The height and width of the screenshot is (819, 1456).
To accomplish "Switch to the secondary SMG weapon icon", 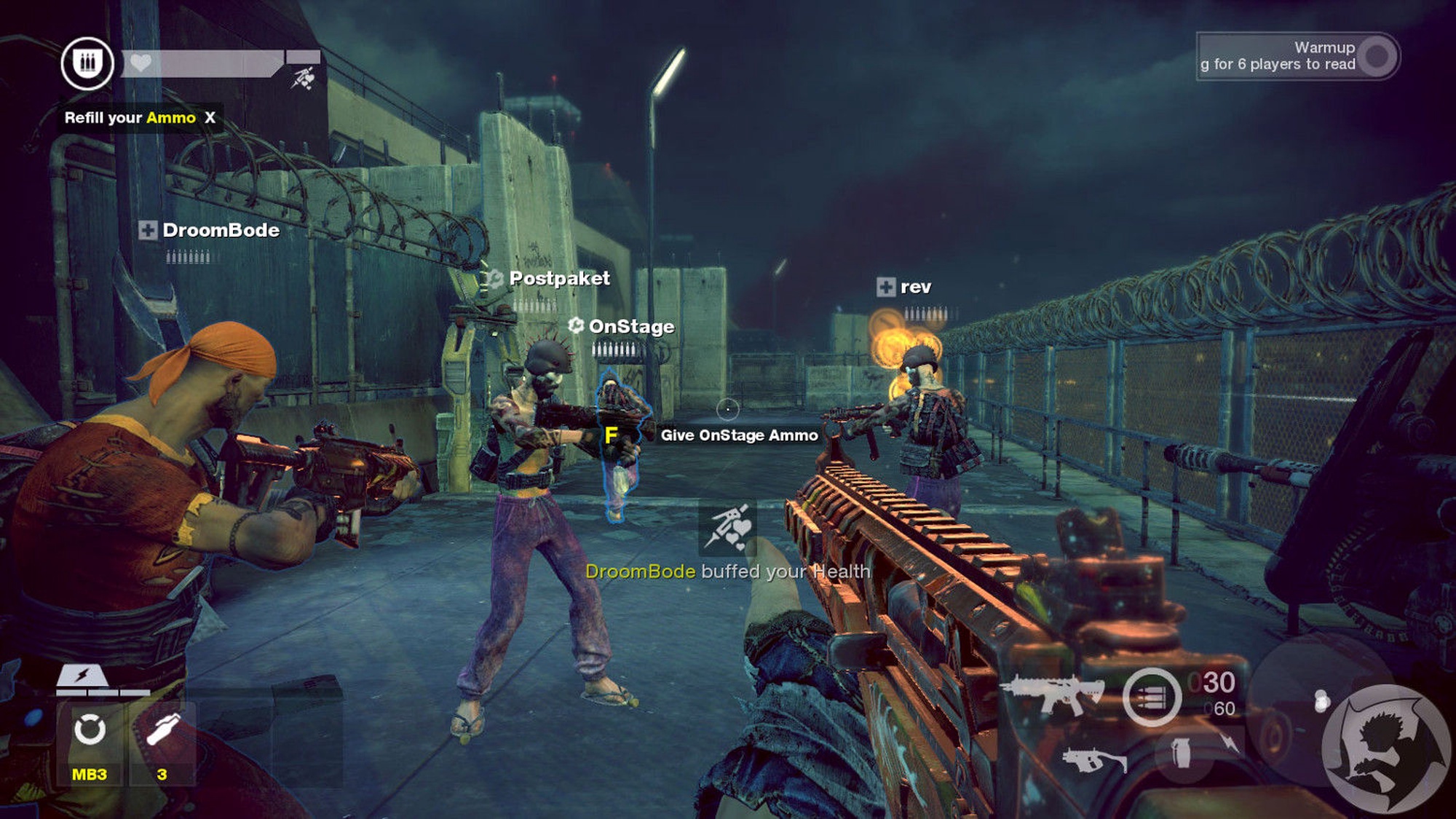I will coord(1093,759).
